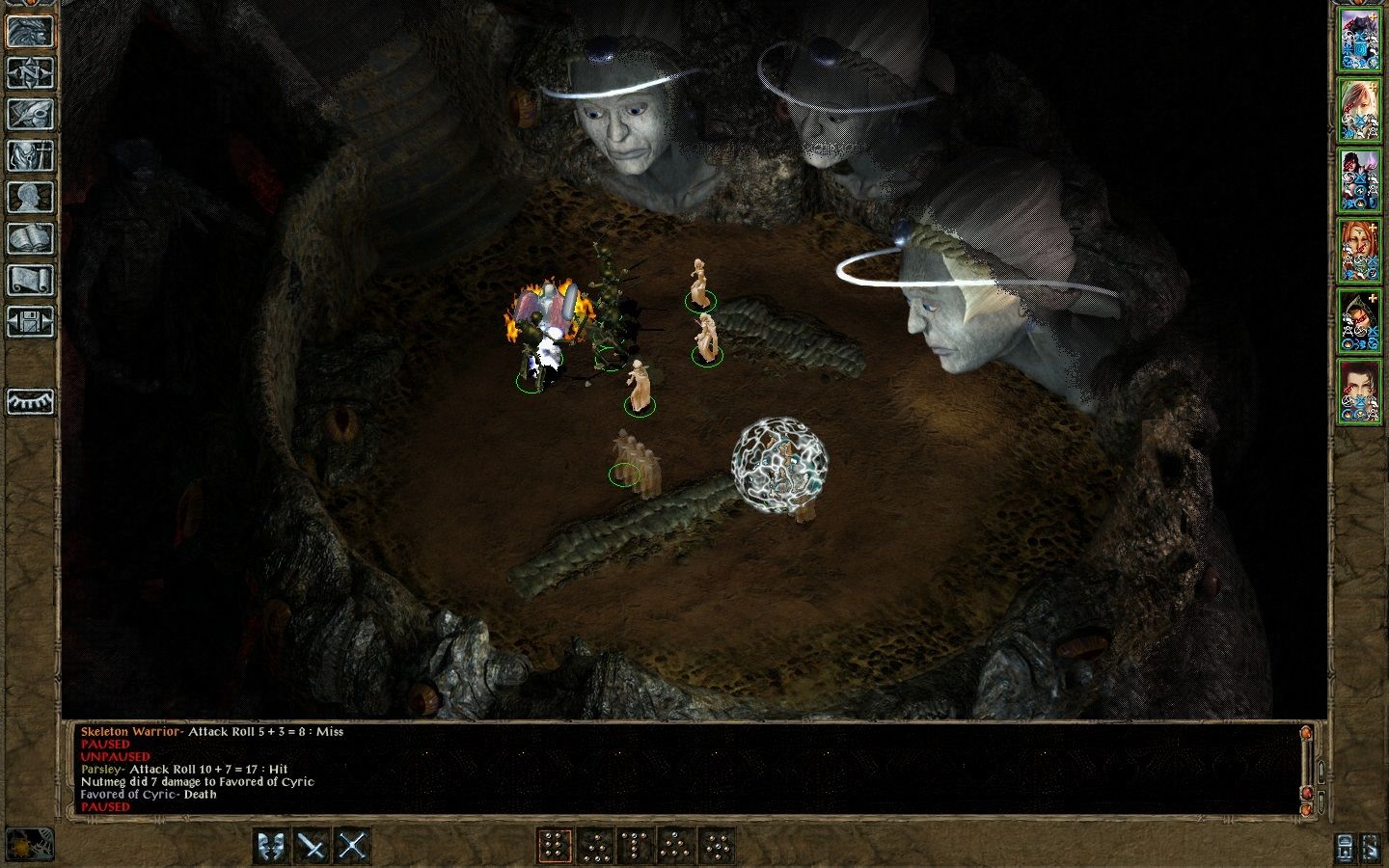Choose the red-haired character portrait

tap(1360, 249)
